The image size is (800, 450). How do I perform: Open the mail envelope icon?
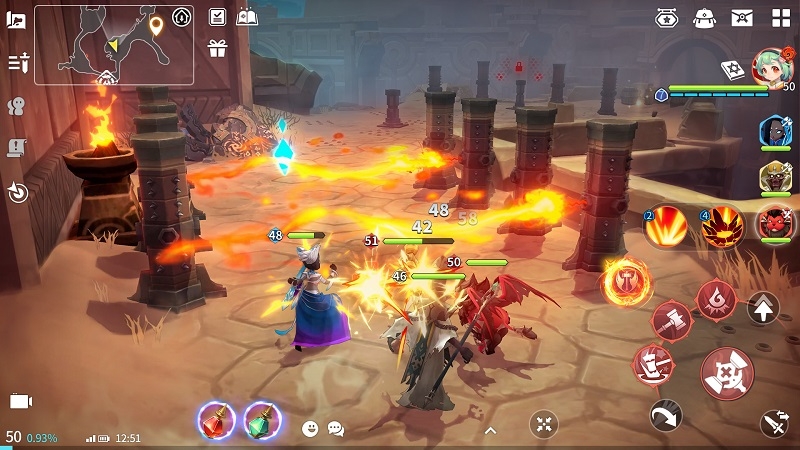pyautogui.click(x=742, y=17)
